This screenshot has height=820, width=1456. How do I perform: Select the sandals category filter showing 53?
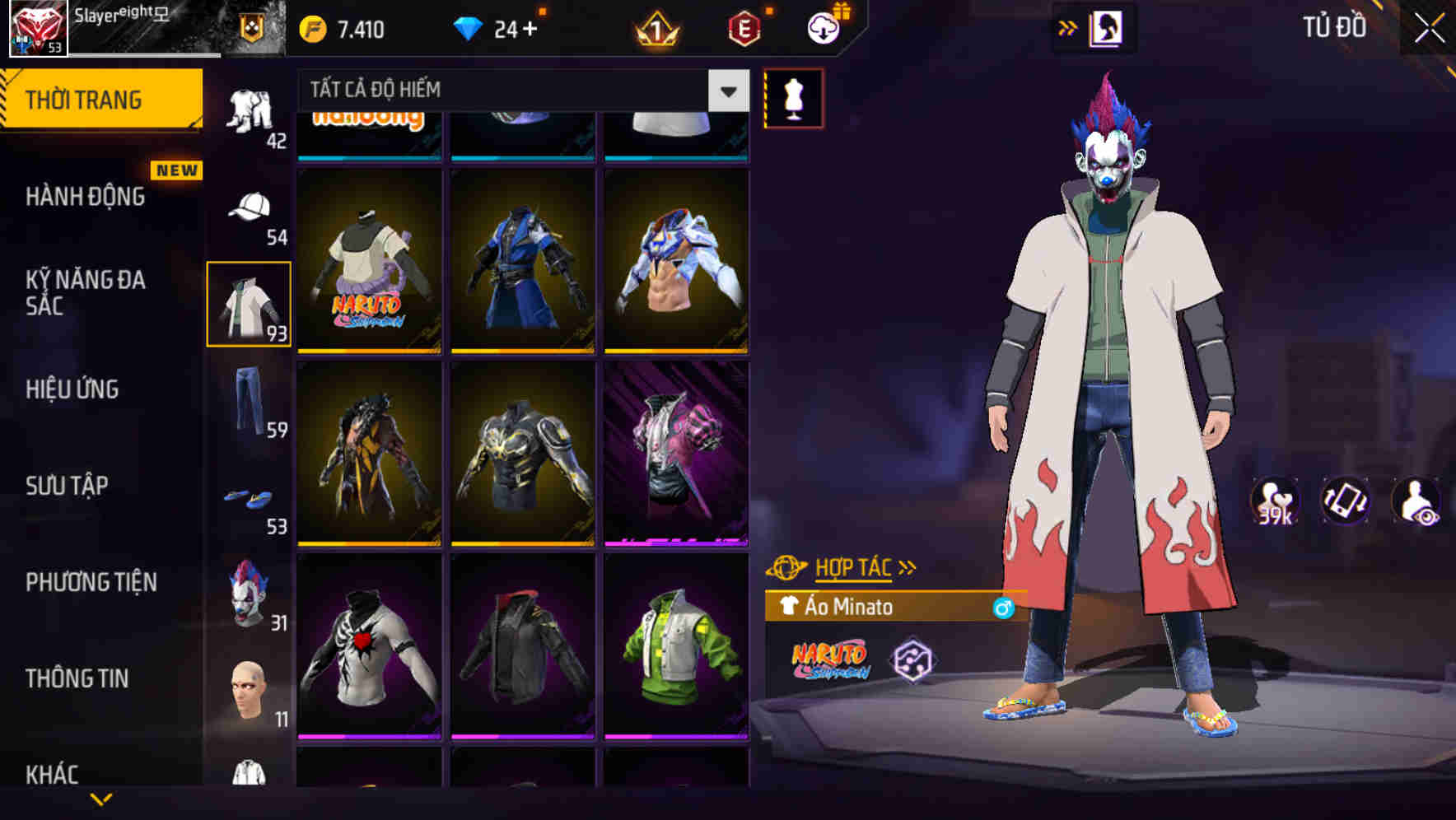pos(249,498)
